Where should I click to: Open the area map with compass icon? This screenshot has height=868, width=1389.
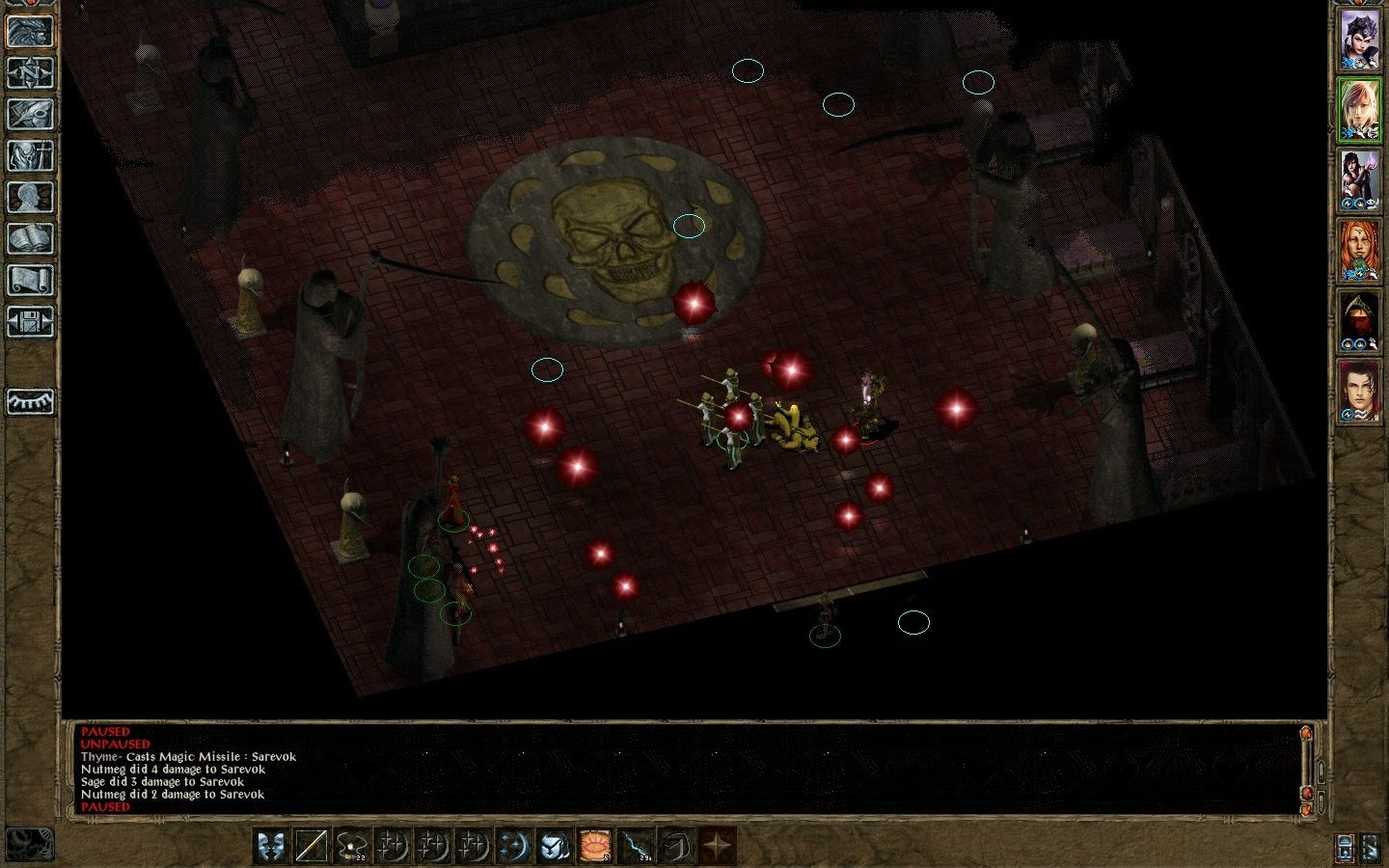(30, 72)
